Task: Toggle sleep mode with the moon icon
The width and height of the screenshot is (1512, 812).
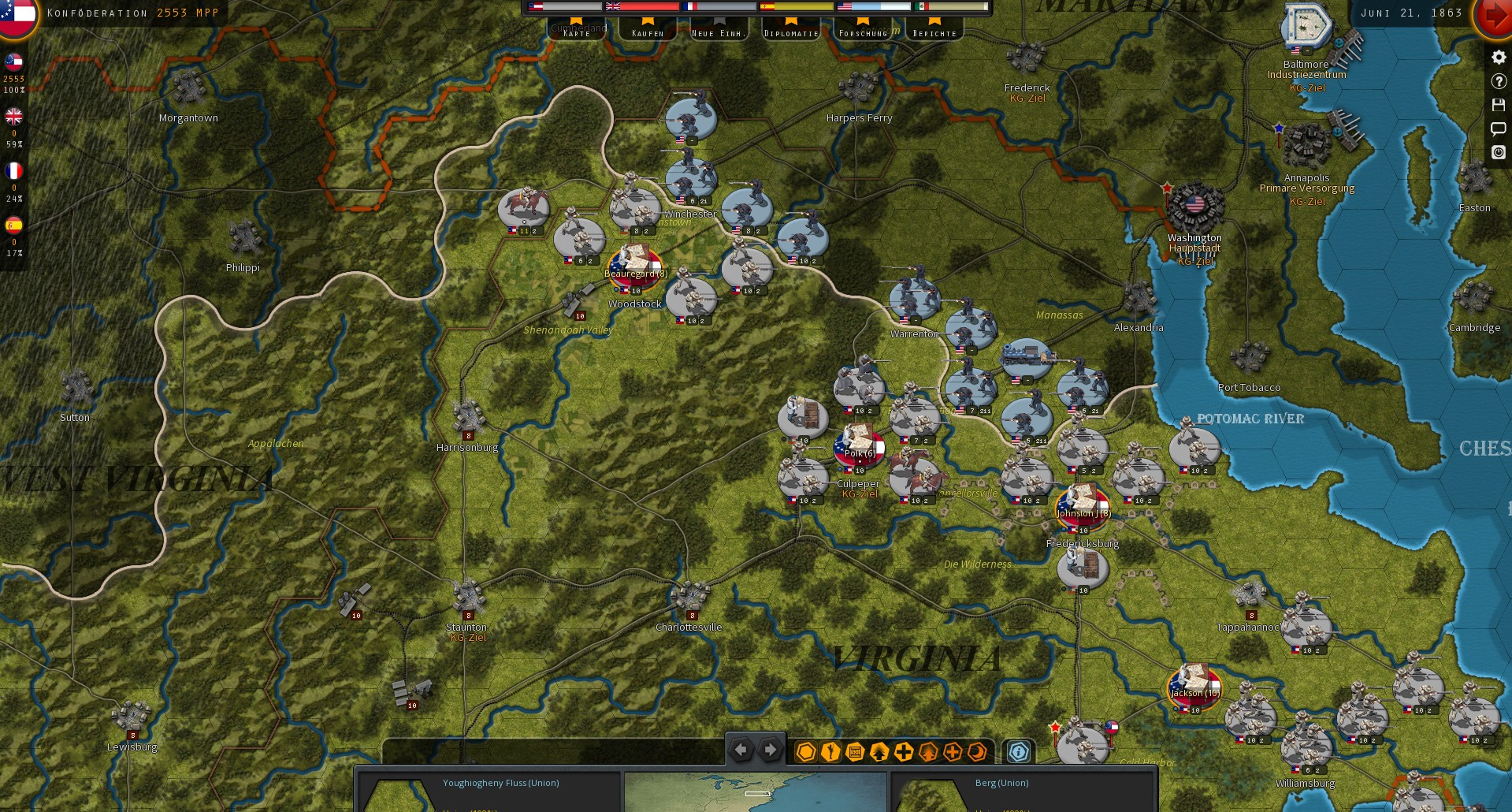Action: point(976,753)
